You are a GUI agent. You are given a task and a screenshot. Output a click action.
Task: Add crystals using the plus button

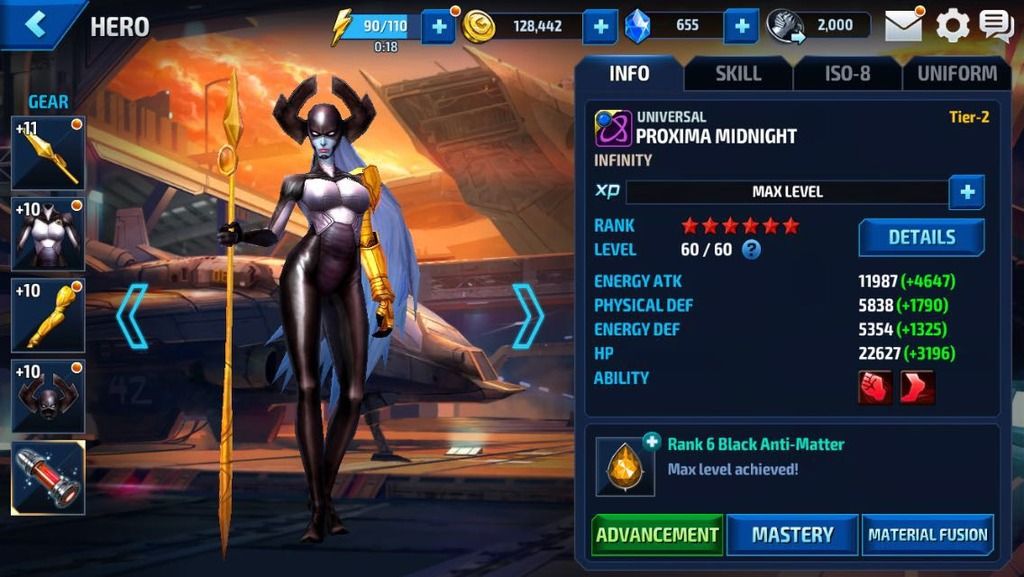click(740, 27)
